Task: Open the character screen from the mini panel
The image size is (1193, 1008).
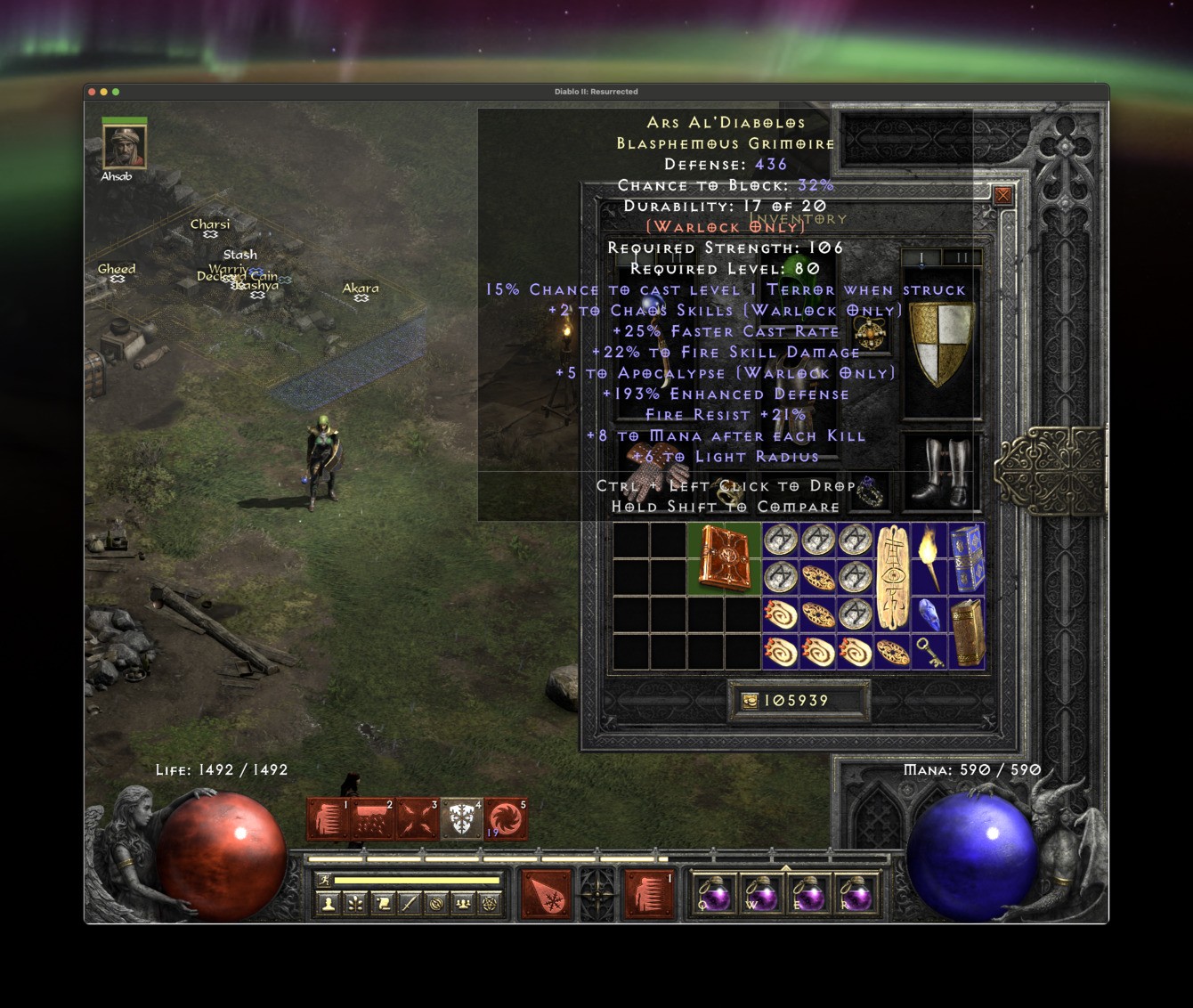Action: coord(329,906)
